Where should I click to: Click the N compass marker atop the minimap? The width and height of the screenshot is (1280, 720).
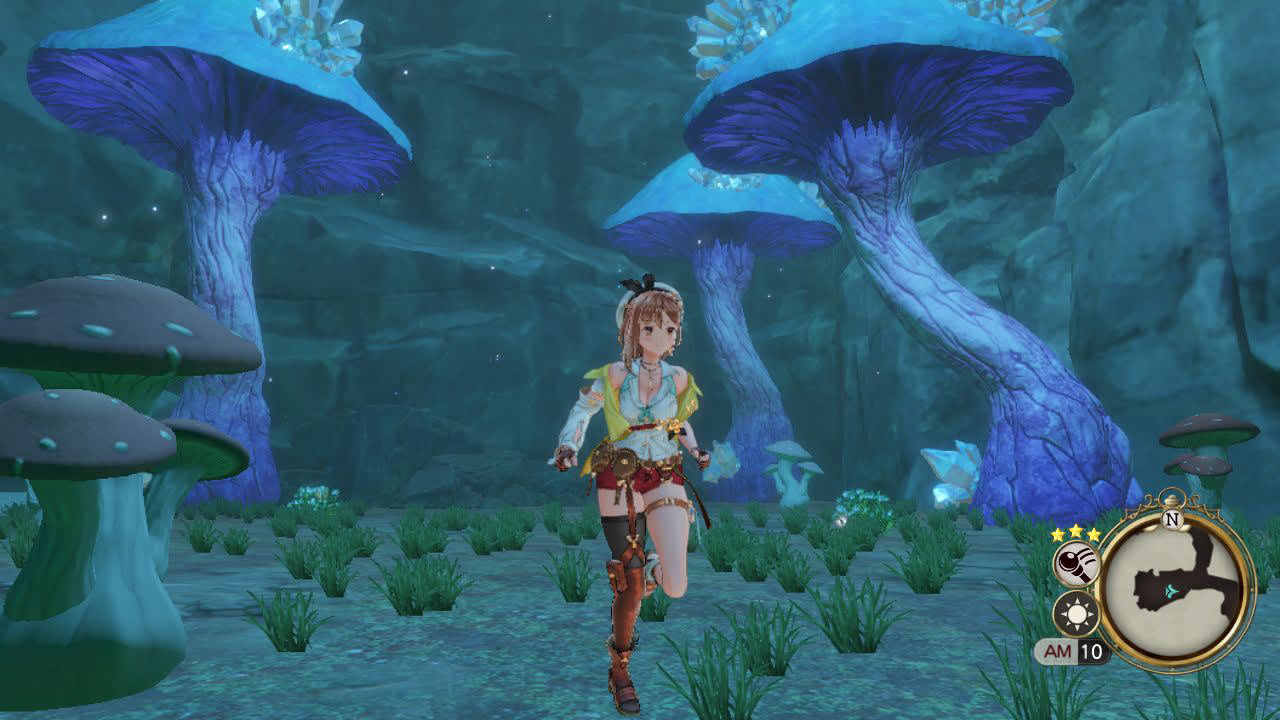1172,518
